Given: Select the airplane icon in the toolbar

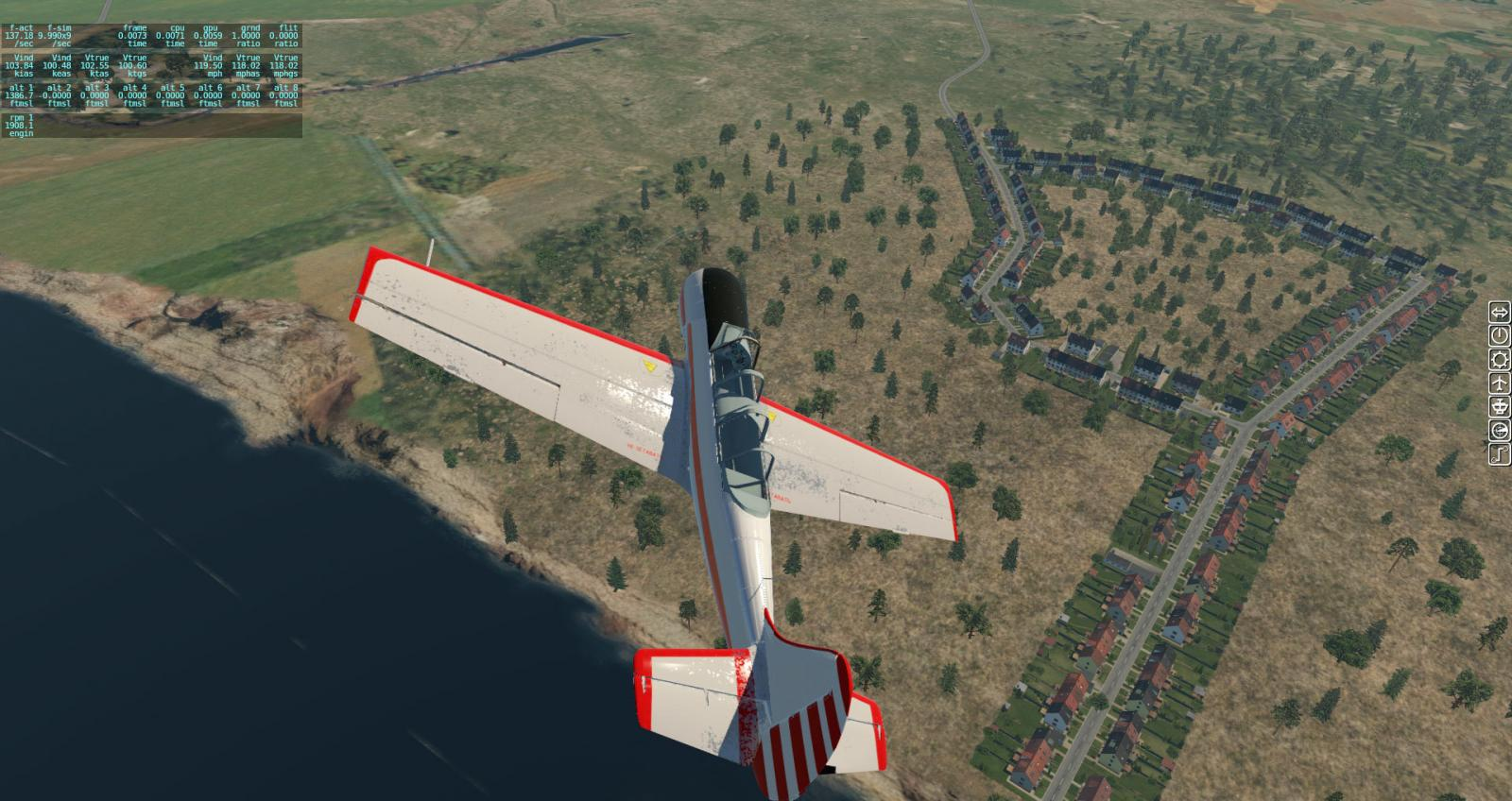Looking at the screenshot, I should pos(1500,383).
